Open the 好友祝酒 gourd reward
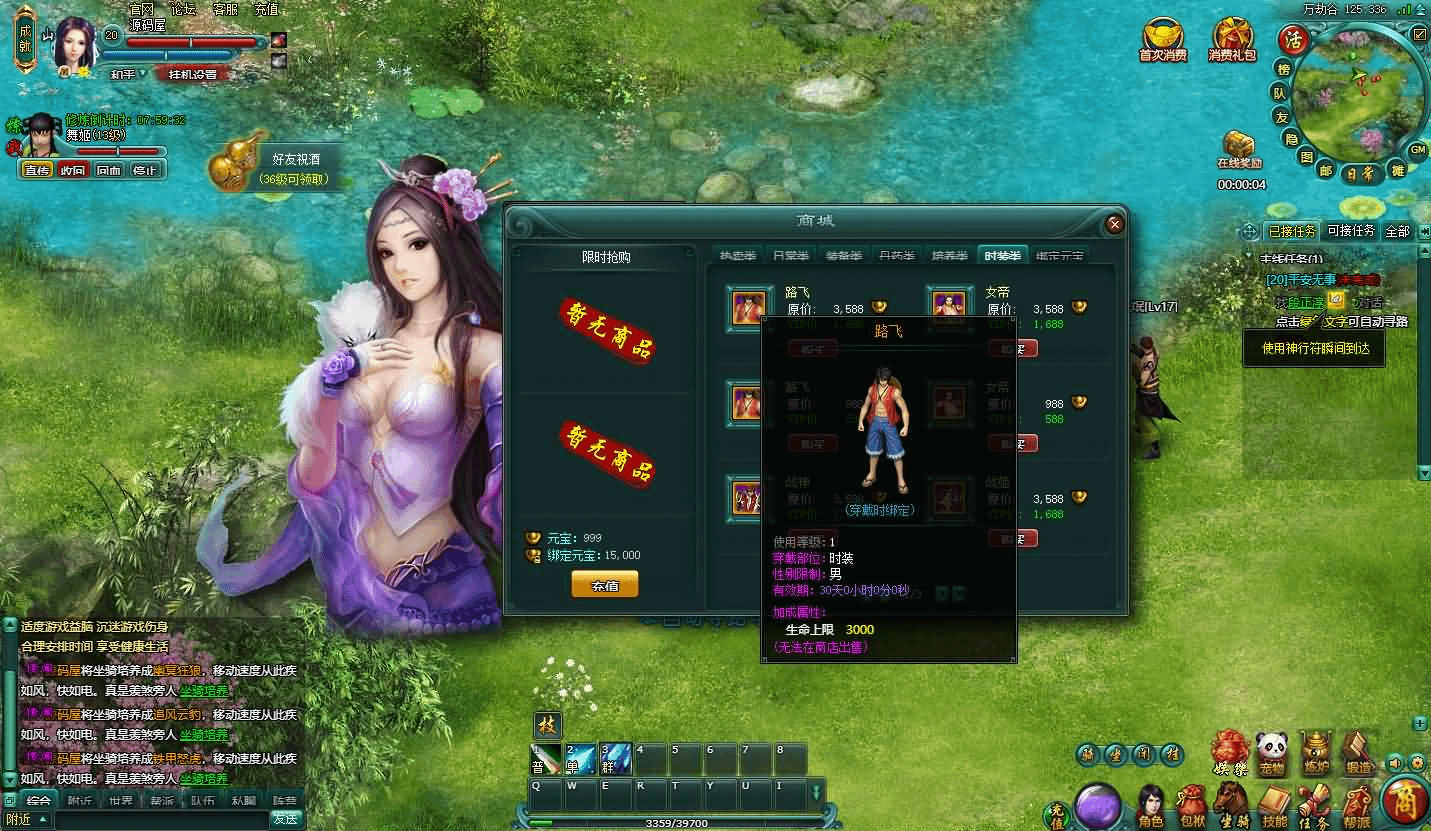Image resolution: width=1431 pixels, height=831 pixels. pos(232,165)
